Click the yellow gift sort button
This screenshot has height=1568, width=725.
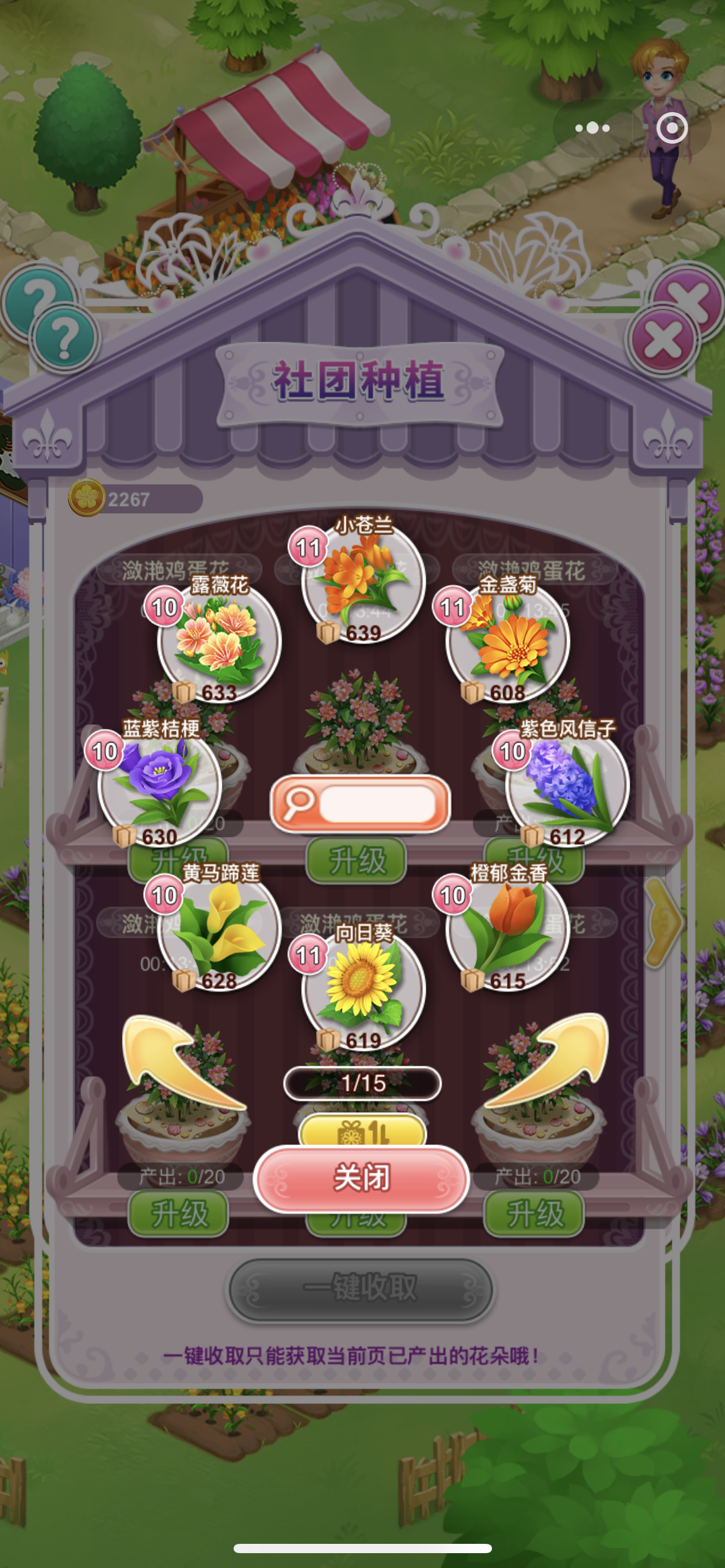362,1132
